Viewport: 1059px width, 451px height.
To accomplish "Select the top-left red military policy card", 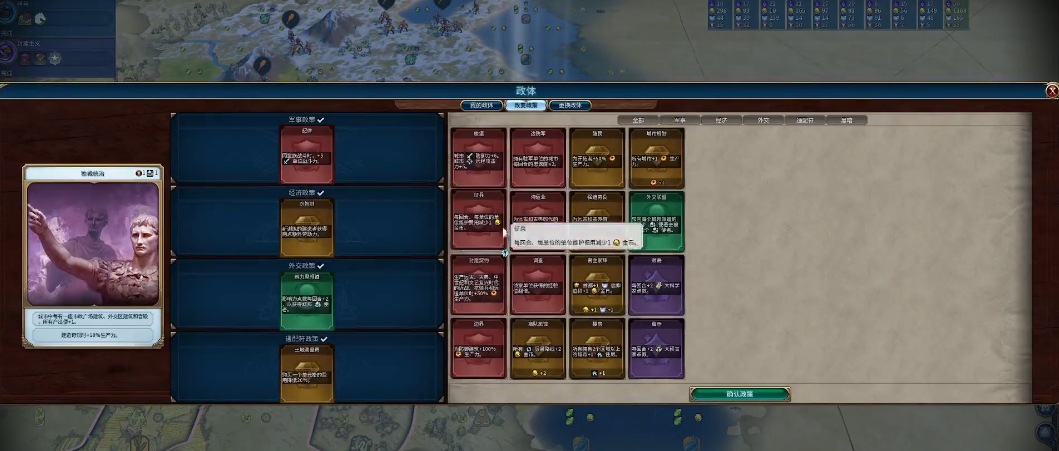I will pyautogui.click(x=477, y=157).
